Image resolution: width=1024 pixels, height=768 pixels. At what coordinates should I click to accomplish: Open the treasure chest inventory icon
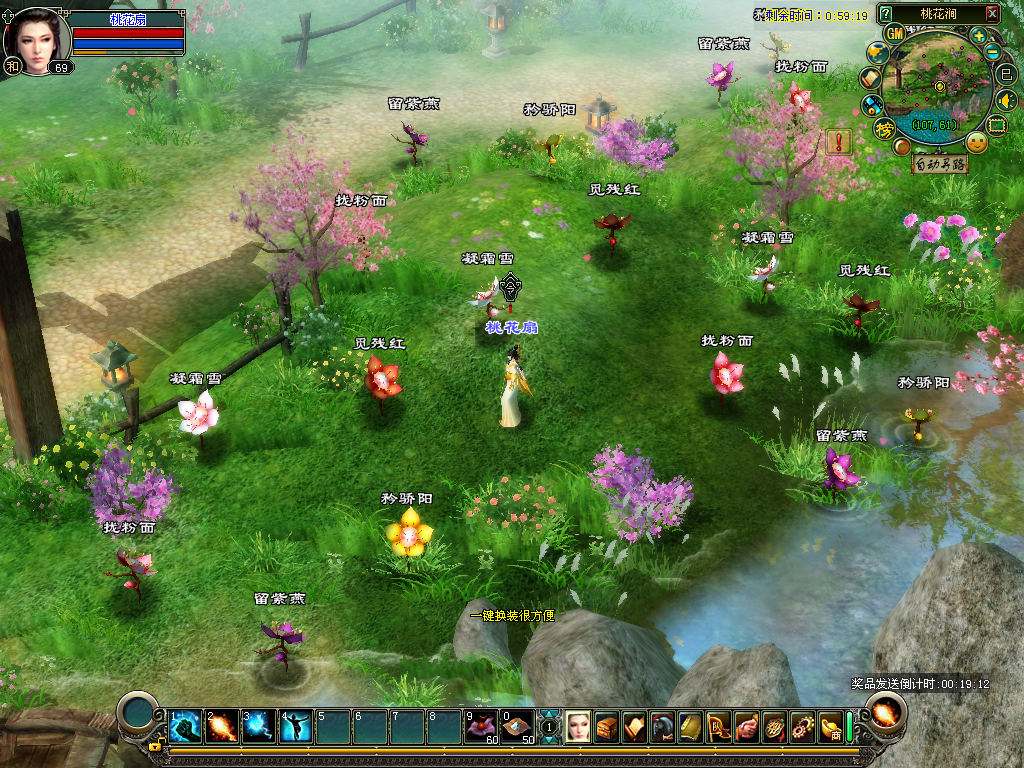tap(606, 727)
